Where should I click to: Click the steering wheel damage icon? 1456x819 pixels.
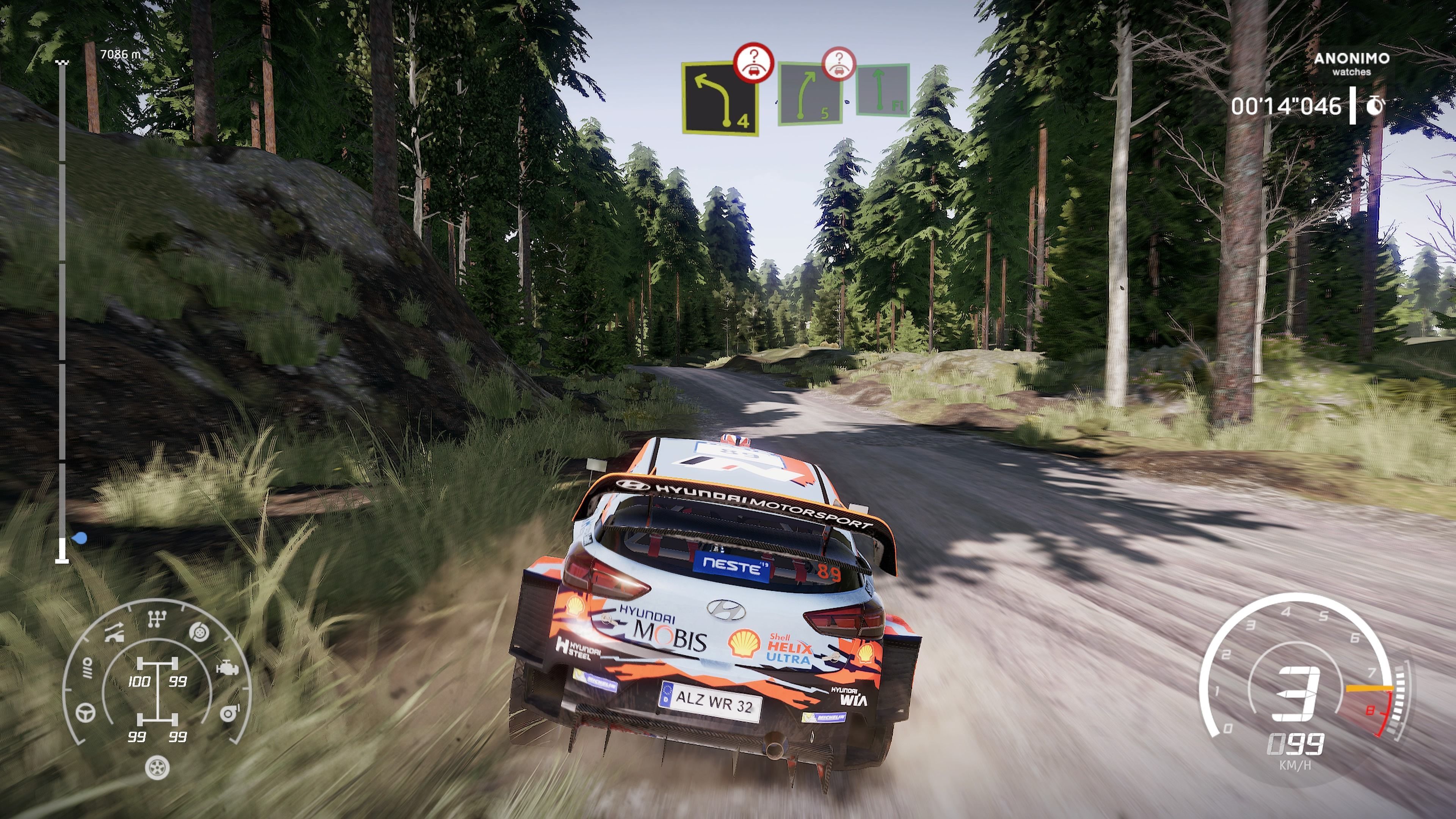pyautogui.click(x=86, y=712)
